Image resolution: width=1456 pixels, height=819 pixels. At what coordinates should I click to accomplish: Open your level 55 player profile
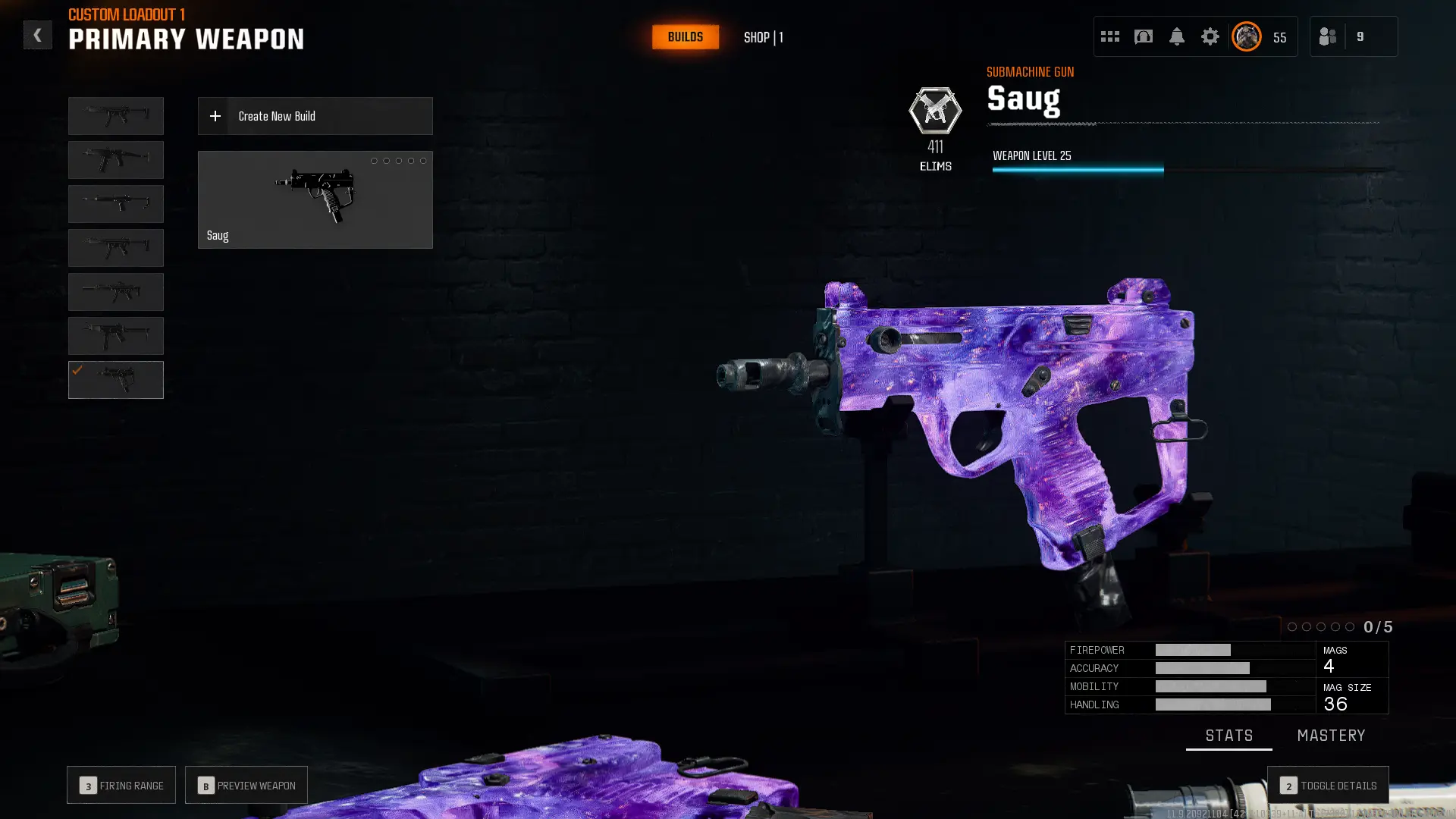[x=1246, y=36]
